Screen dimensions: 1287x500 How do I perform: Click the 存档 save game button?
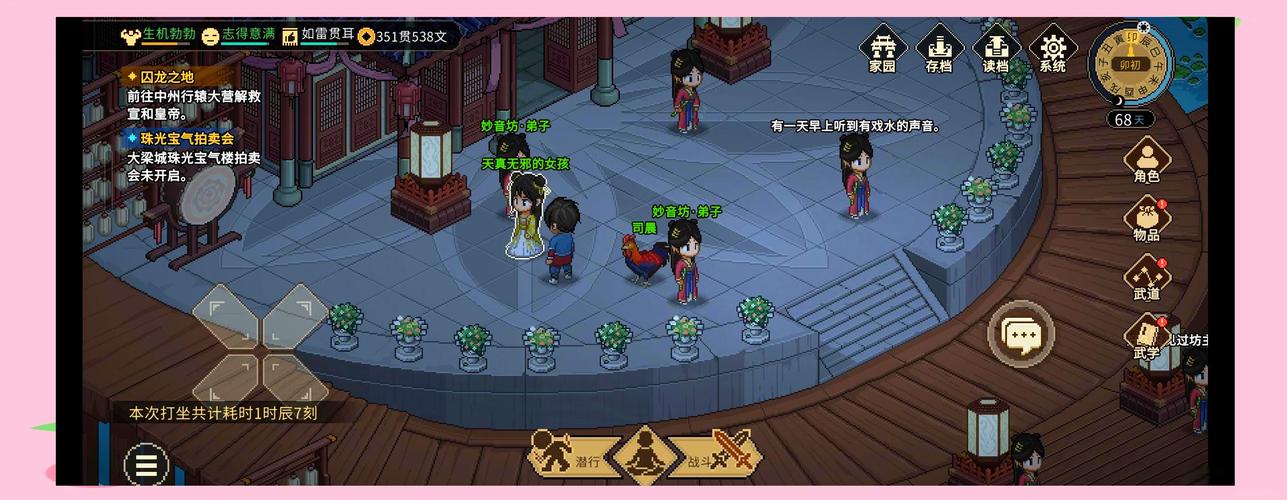[x=938, y=50]
